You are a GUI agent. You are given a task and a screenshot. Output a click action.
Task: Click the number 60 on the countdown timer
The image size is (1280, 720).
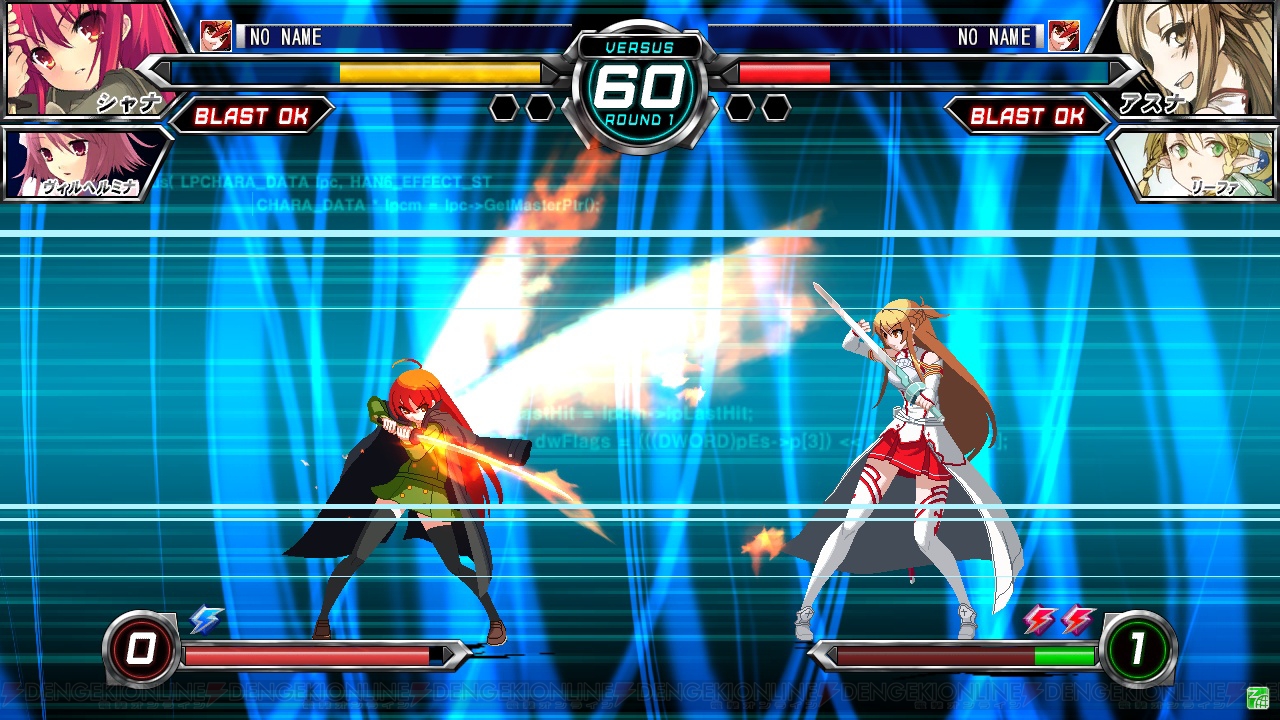640,85
